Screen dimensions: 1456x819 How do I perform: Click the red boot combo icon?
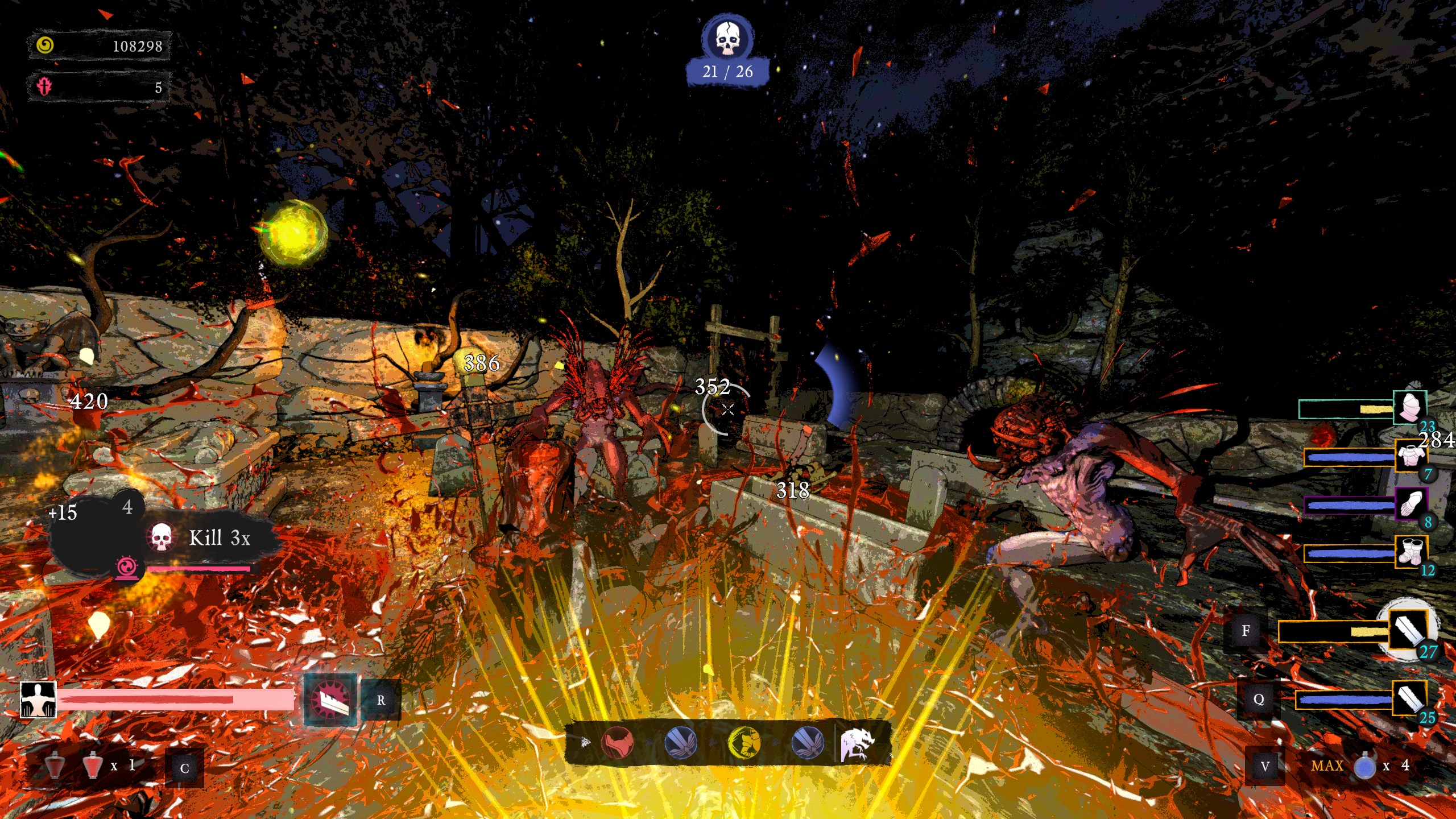(x=617, y=742)
